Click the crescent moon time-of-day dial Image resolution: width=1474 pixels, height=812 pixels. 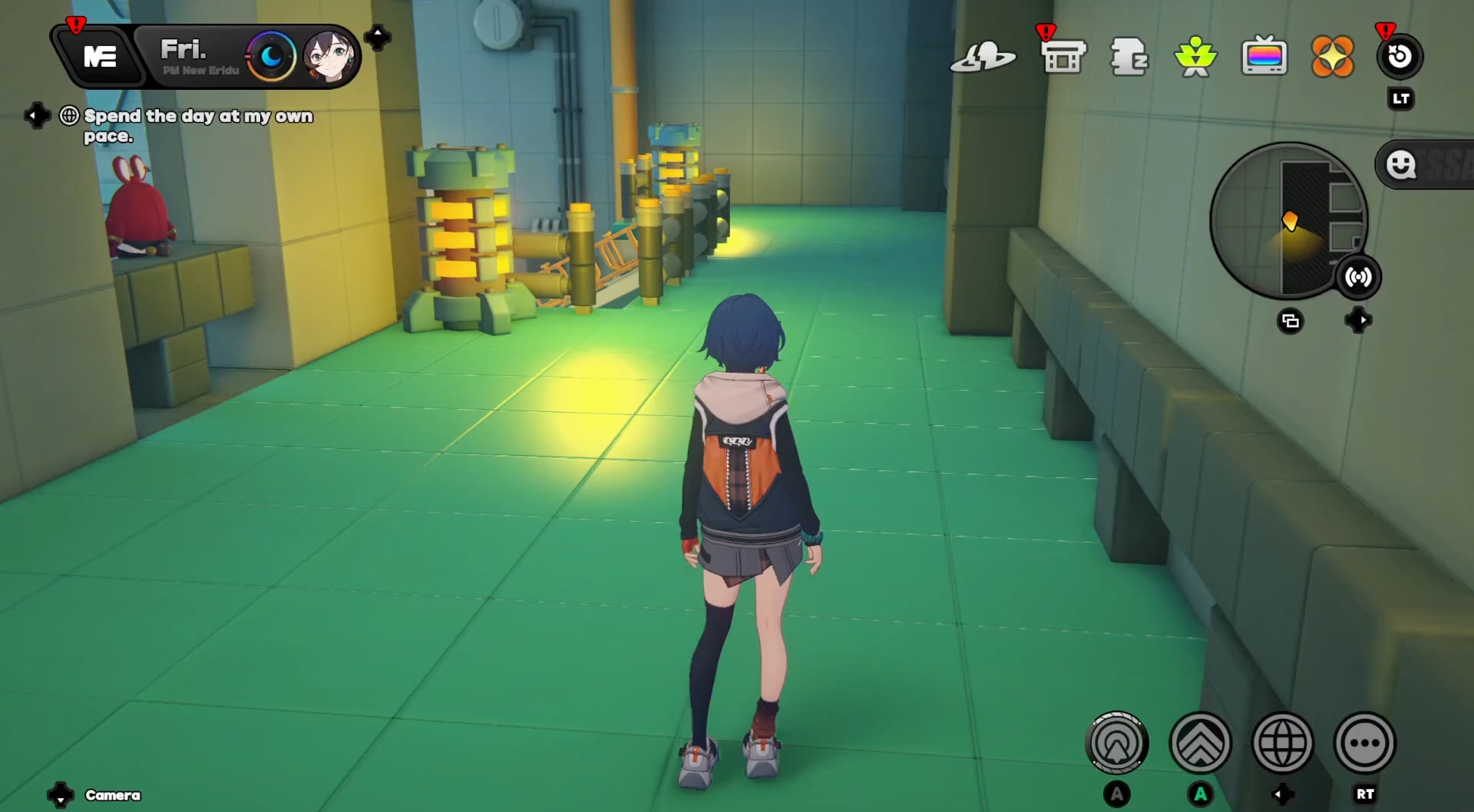click(x=271, y=56)
